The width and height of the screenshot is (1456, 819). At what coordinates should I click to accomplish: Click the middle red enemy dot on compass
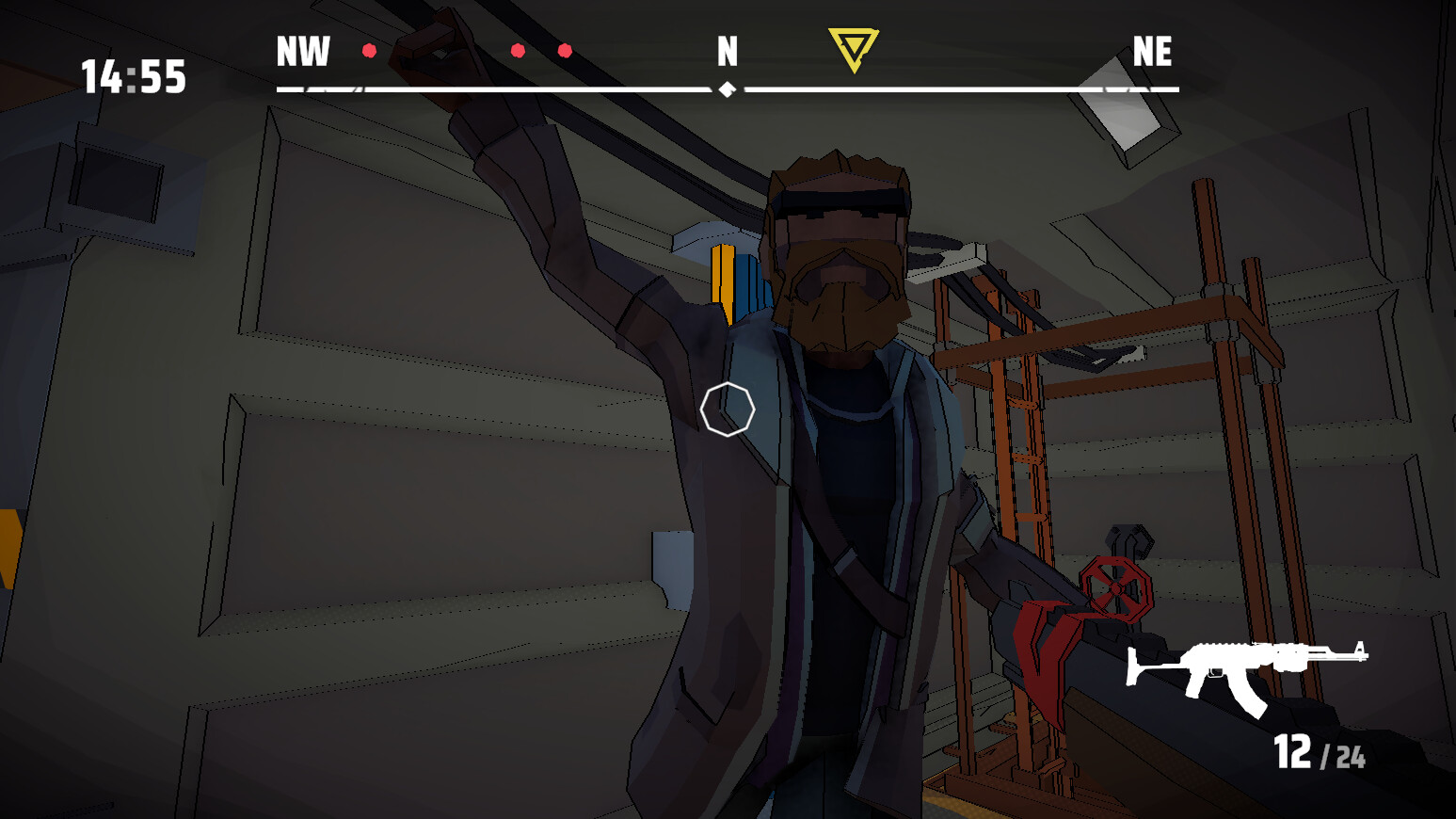click(520, 51)
